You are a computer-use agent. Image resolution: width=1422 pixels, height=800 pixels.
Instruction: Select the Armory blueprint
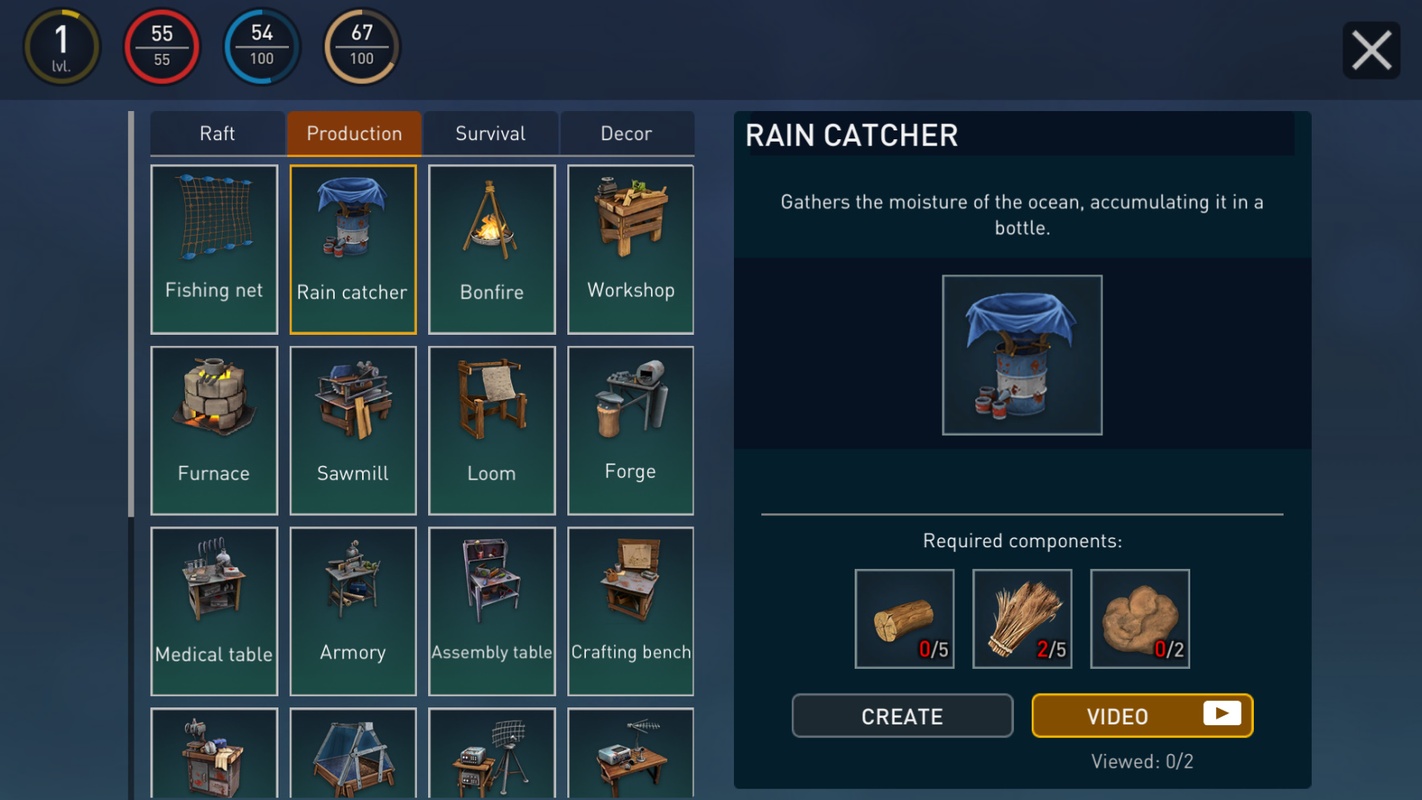352,611
